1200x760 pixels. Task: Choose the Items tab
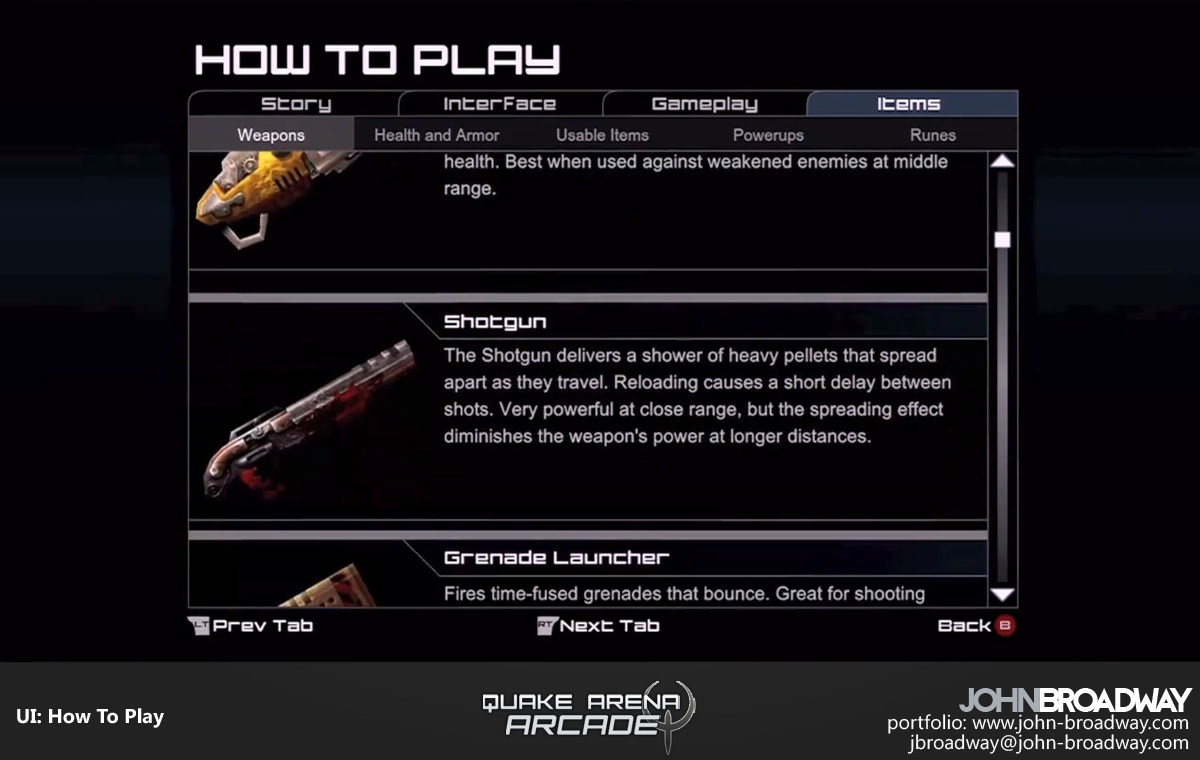coord(909,104)
